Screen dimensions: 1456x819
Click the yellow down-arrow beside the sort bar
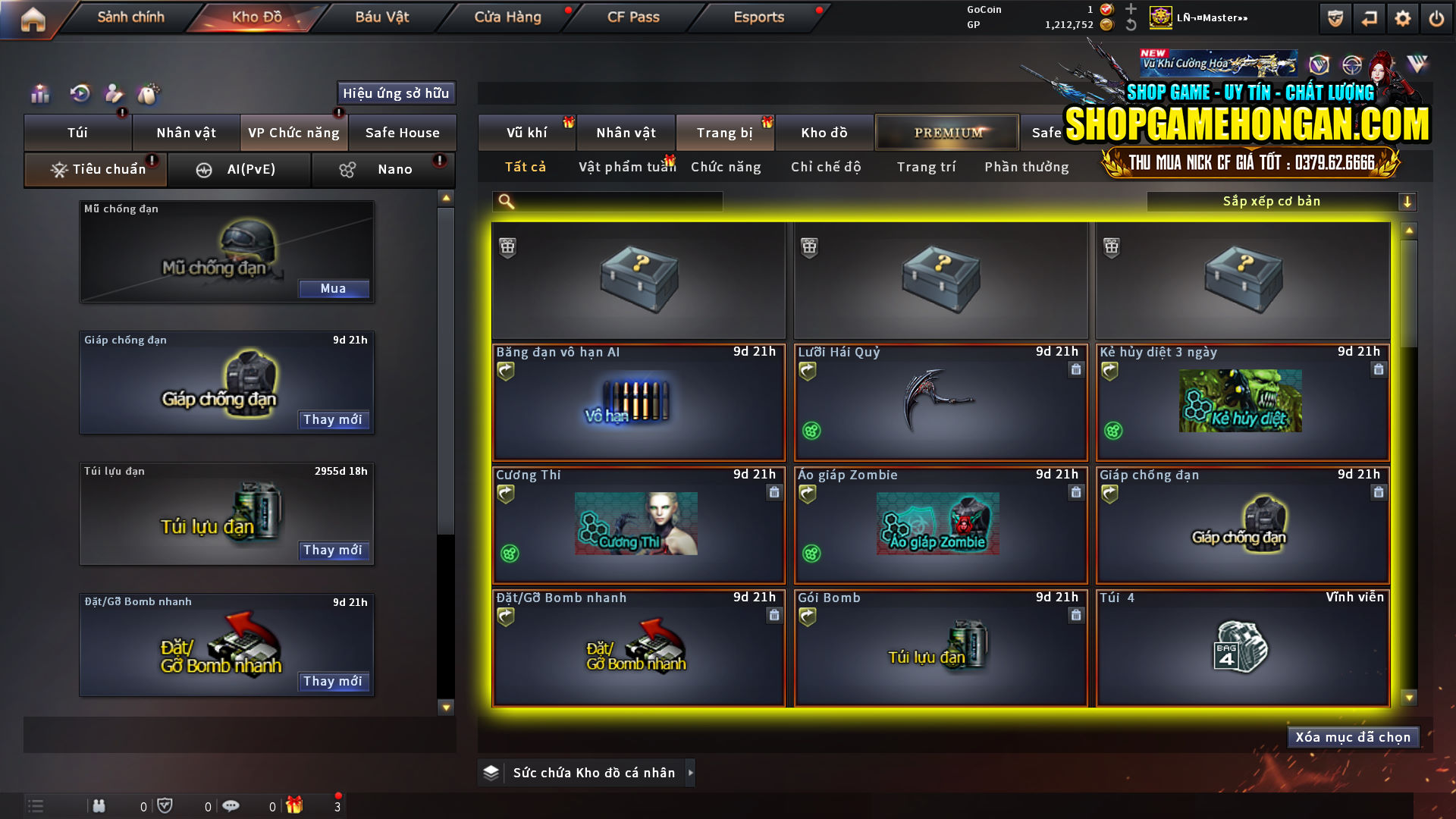1408,202
